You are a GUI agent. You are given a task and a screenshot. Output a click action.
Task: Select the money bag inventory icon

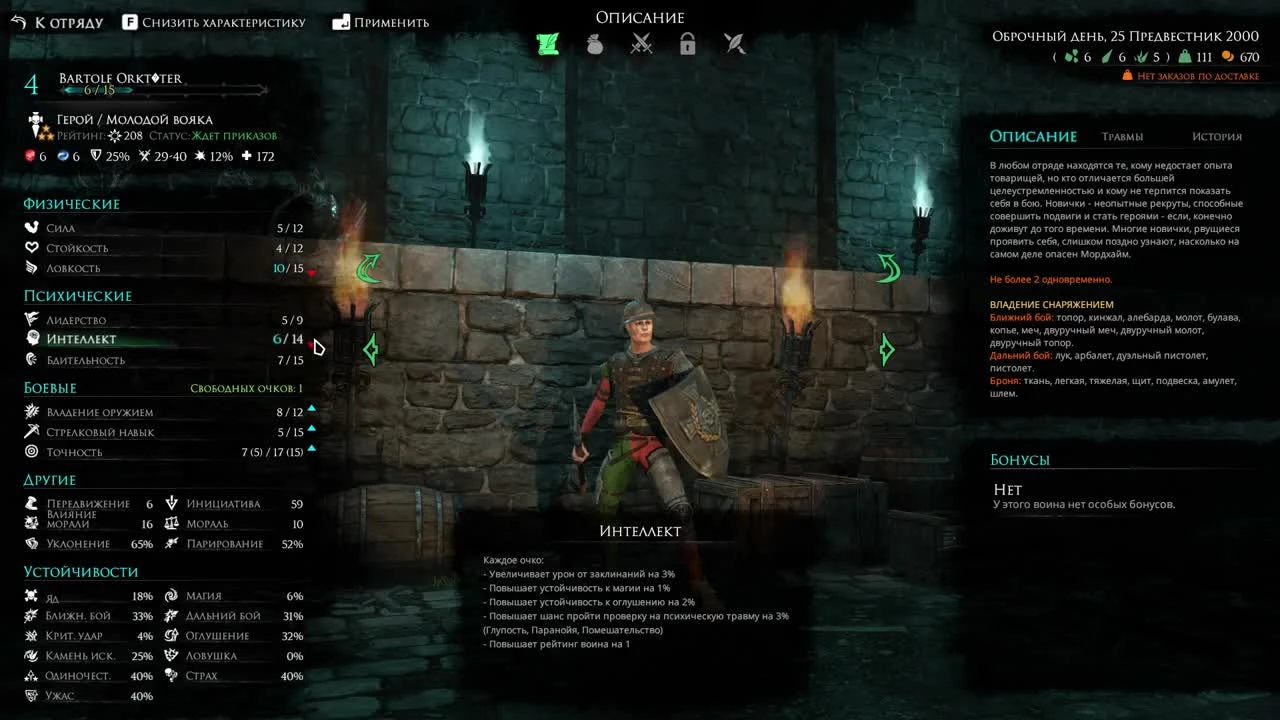(x=594, y=43)
